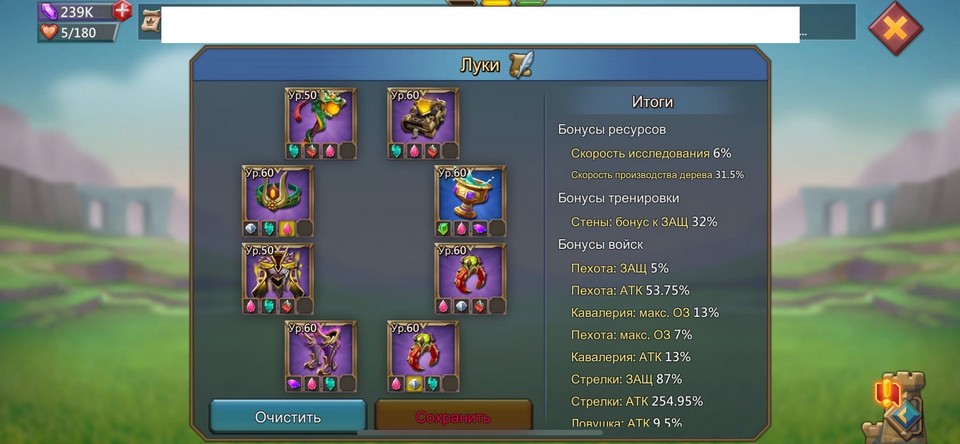The image size is (960, 444).
Task: Choose the golden armor chest slot
Action: pyautogui.click(x=423, y=118)
